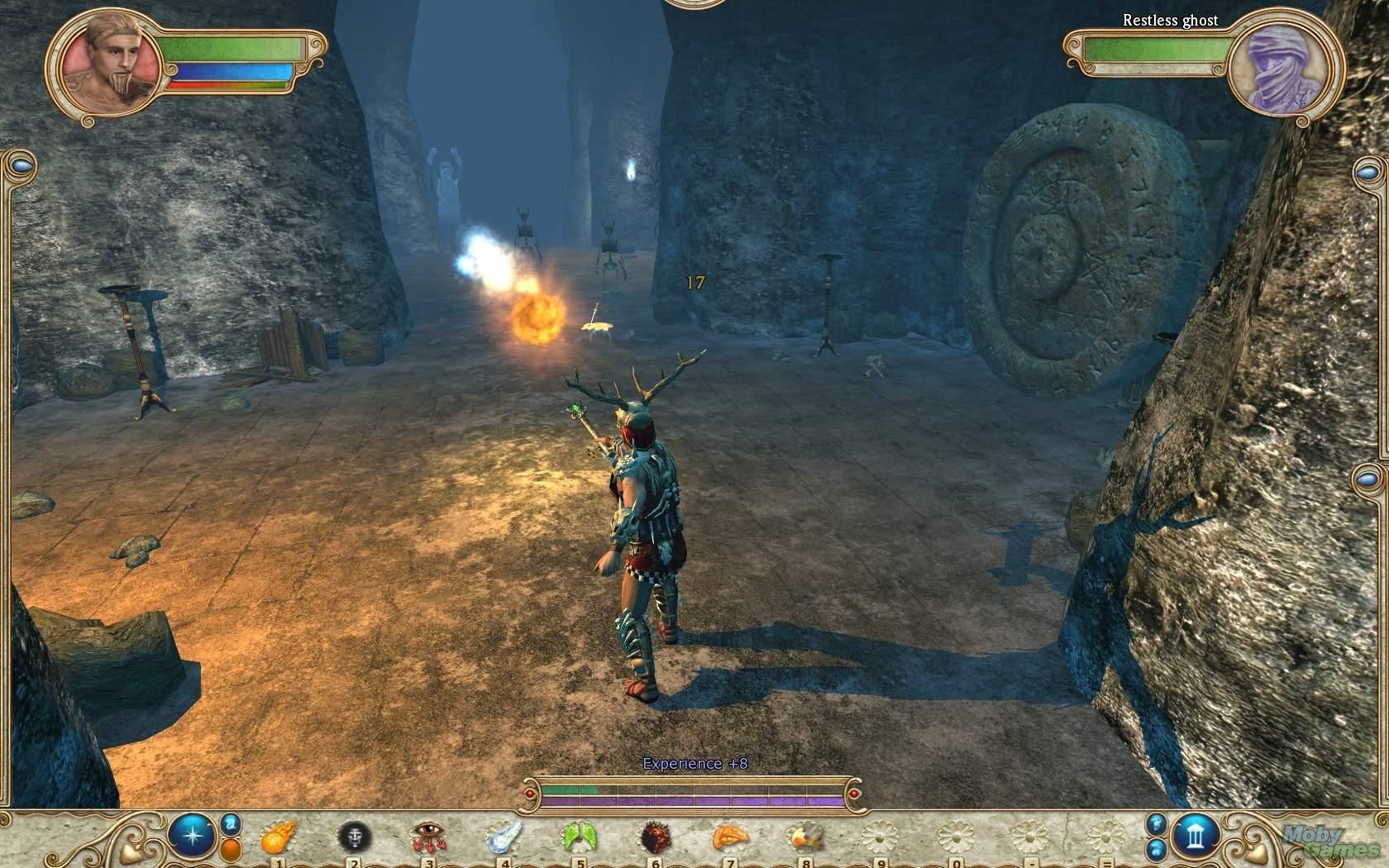
Task: Open the blue temple pillar menu button
Action: pos(1196,836)
